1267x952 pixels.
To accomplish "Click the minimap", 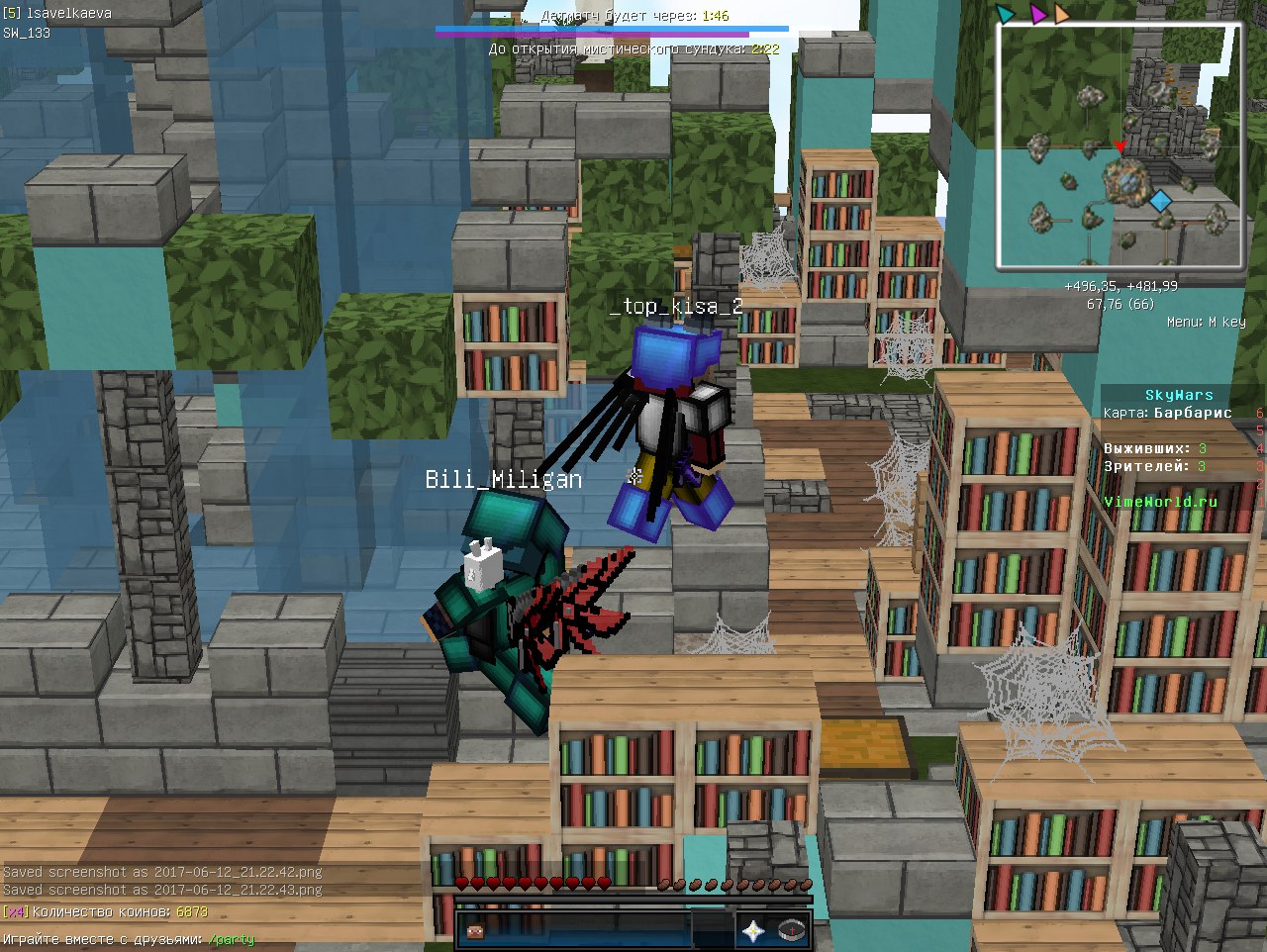I will click(x=1119, y=145).
